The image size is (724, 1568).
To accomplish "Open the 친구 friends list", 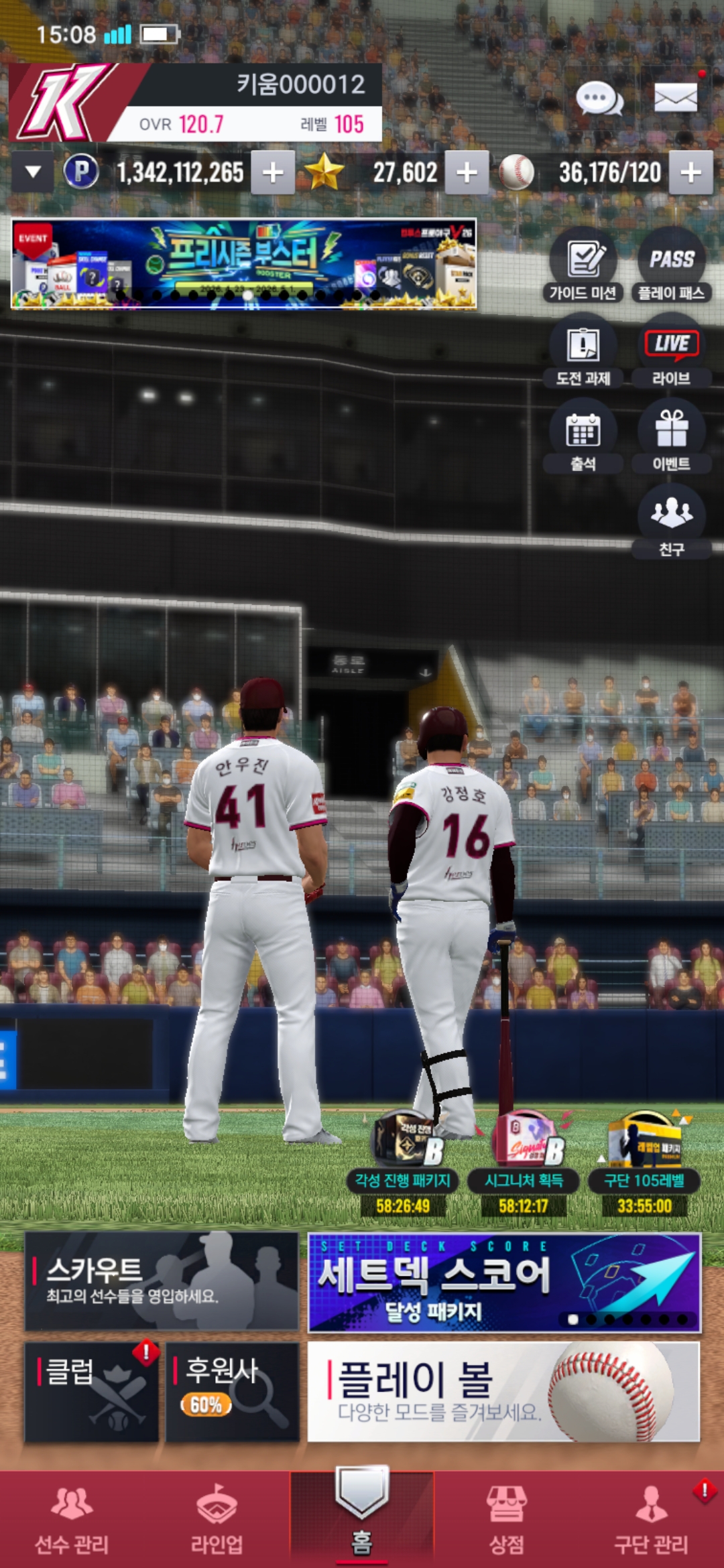I will pos(671,522).
